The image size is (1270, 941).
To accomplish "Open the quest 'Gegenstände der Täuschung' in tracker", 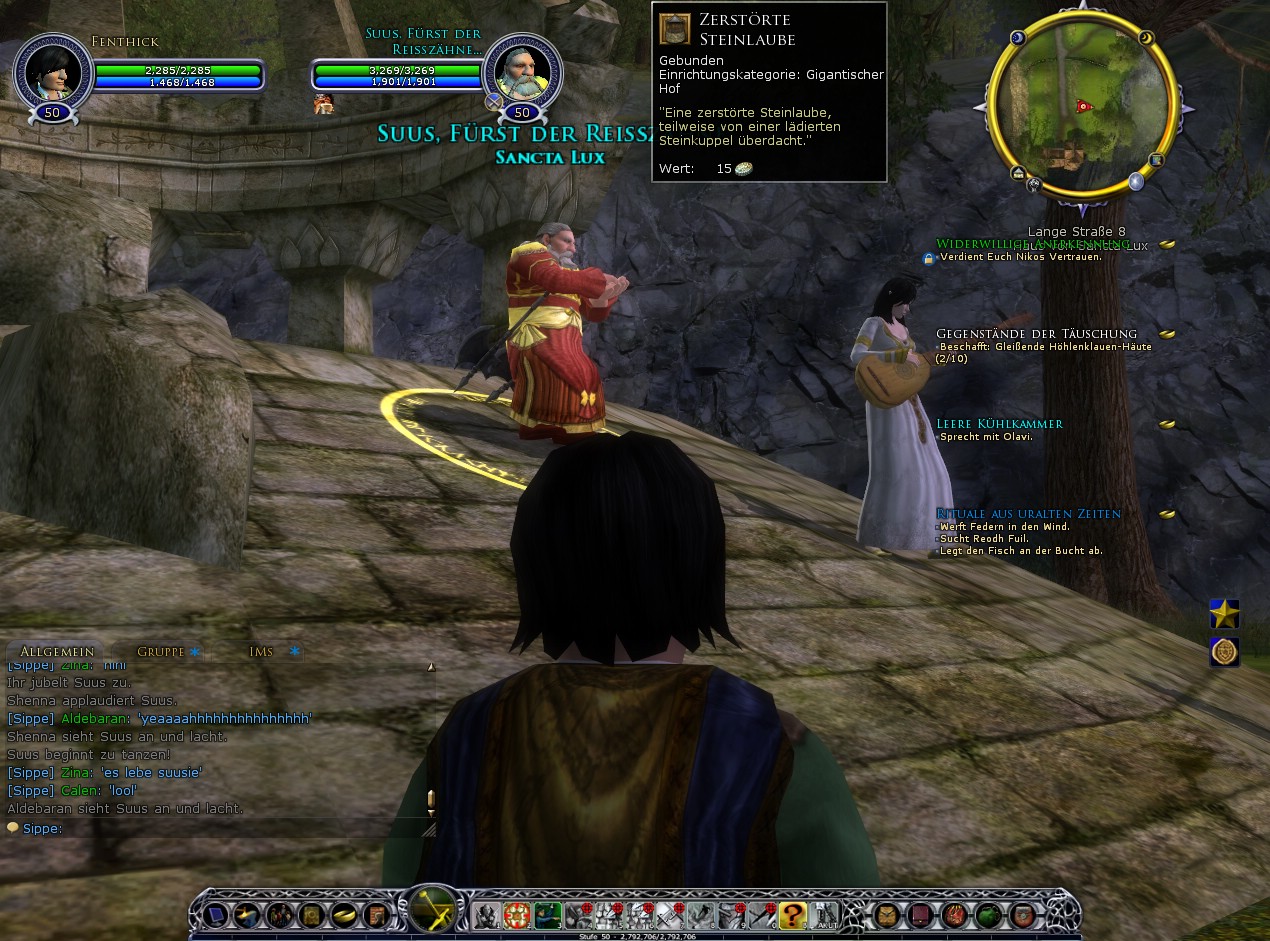I will [x=1036, y=334].
